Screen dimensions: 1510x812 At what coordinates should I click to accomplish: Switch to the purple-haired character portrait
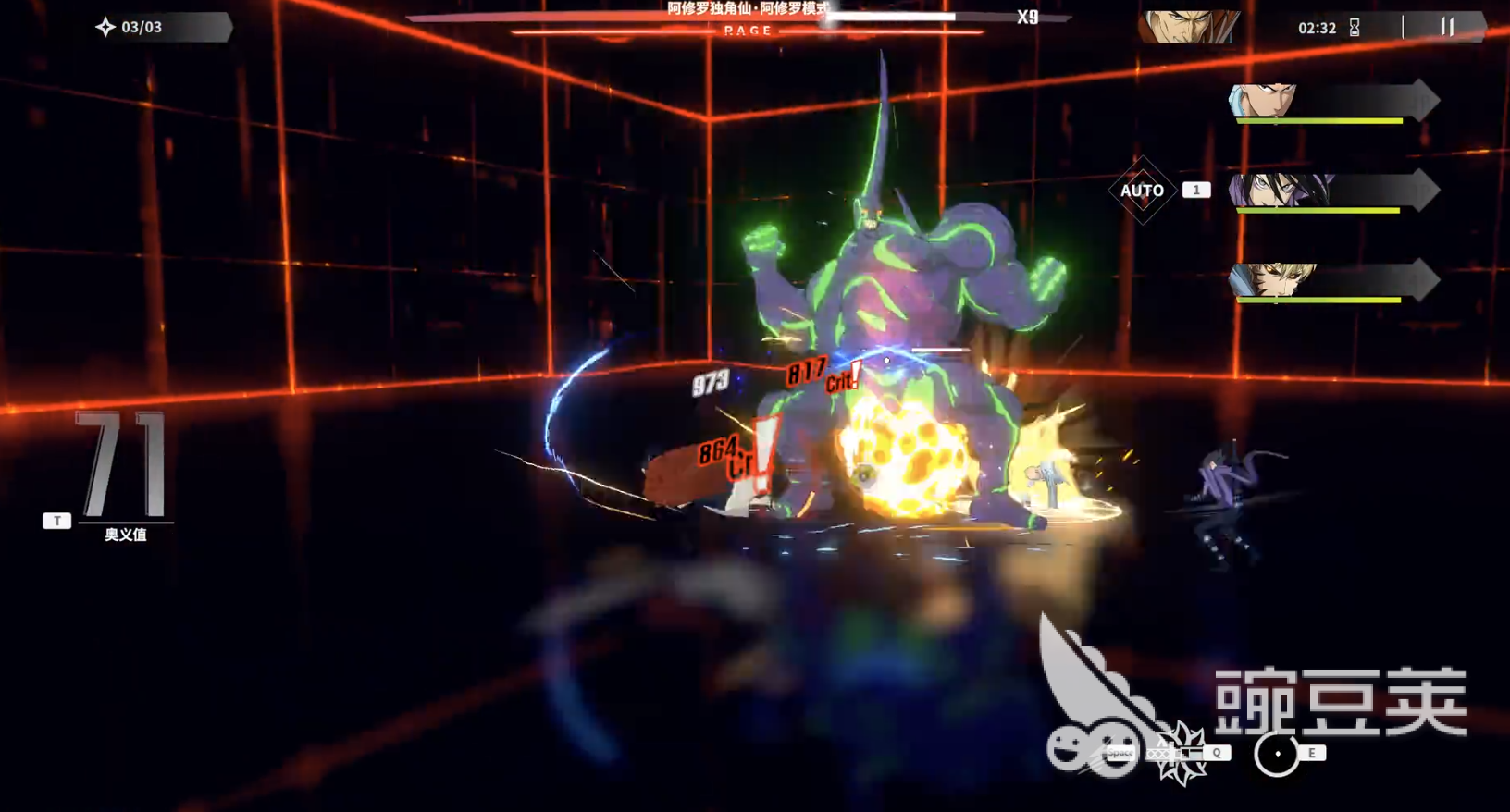pyautogui.click(x=1280, y=191)
